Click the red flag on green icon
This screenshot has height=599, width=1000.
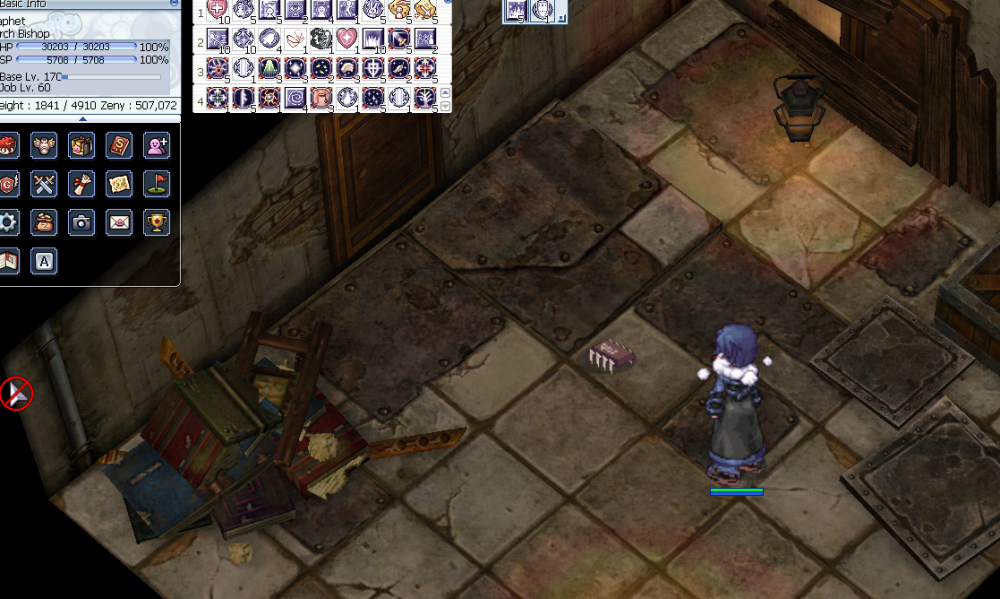pos(157,184)
